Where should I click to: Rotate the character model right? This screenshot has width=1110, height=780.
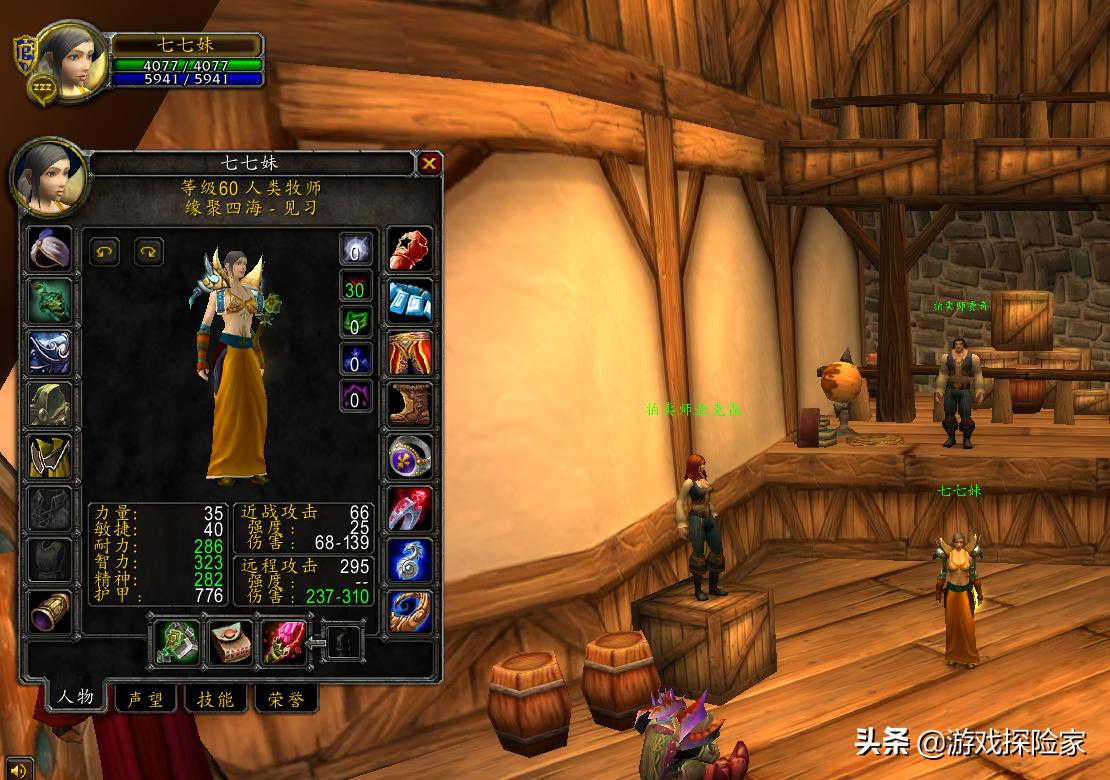coord(149,251)
